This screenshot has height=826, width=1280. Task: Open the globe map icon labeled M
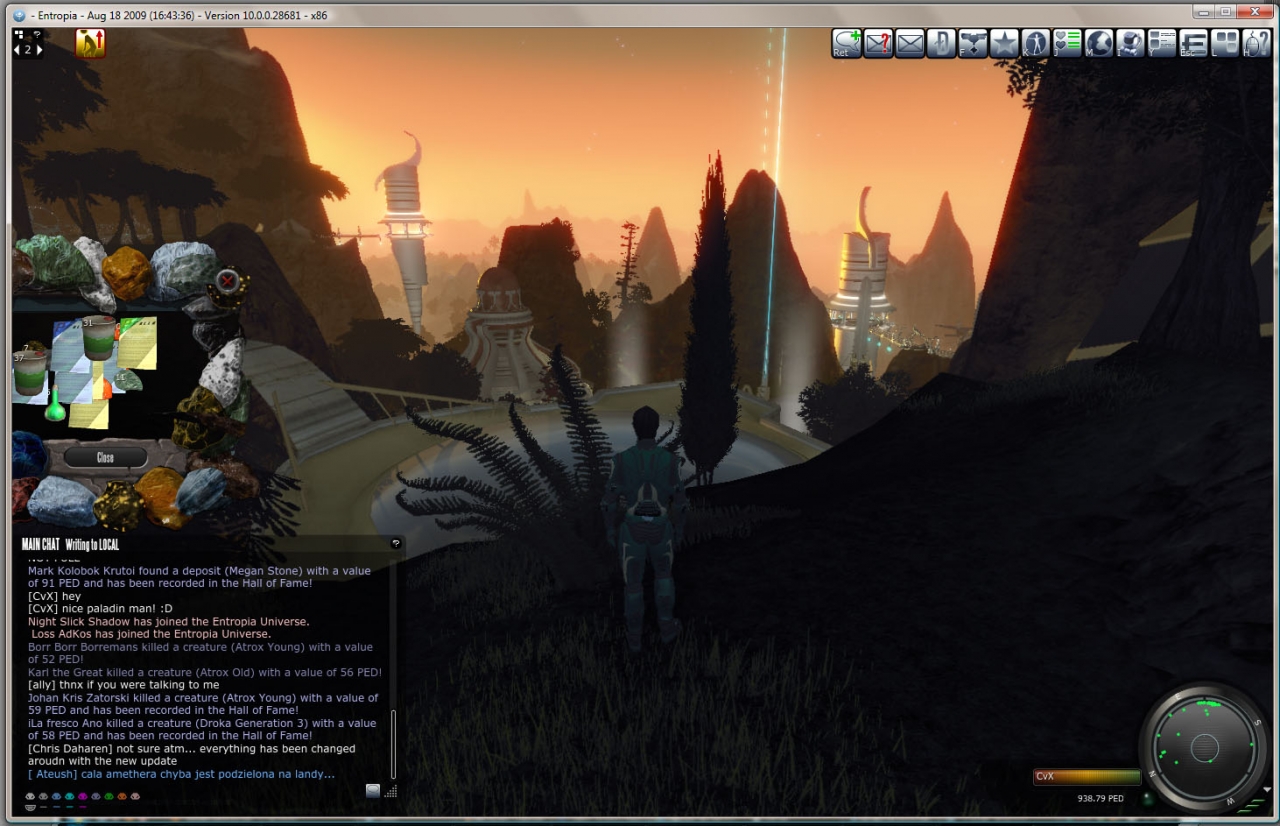(x=1099, y=43)
